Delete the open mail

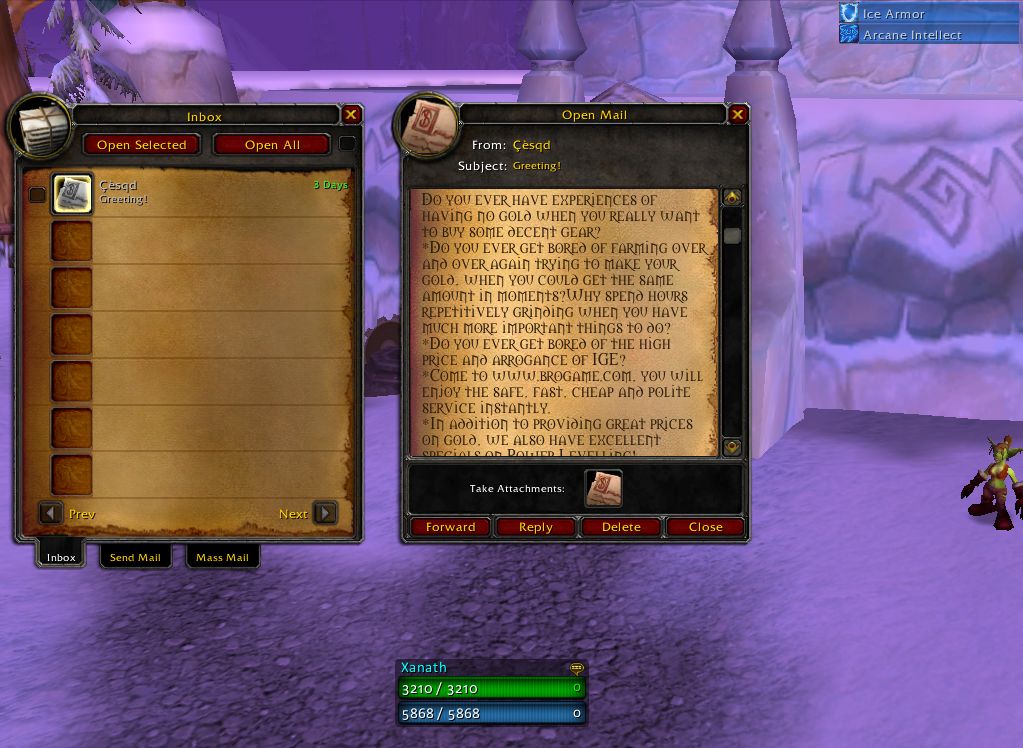pos(620,527)
